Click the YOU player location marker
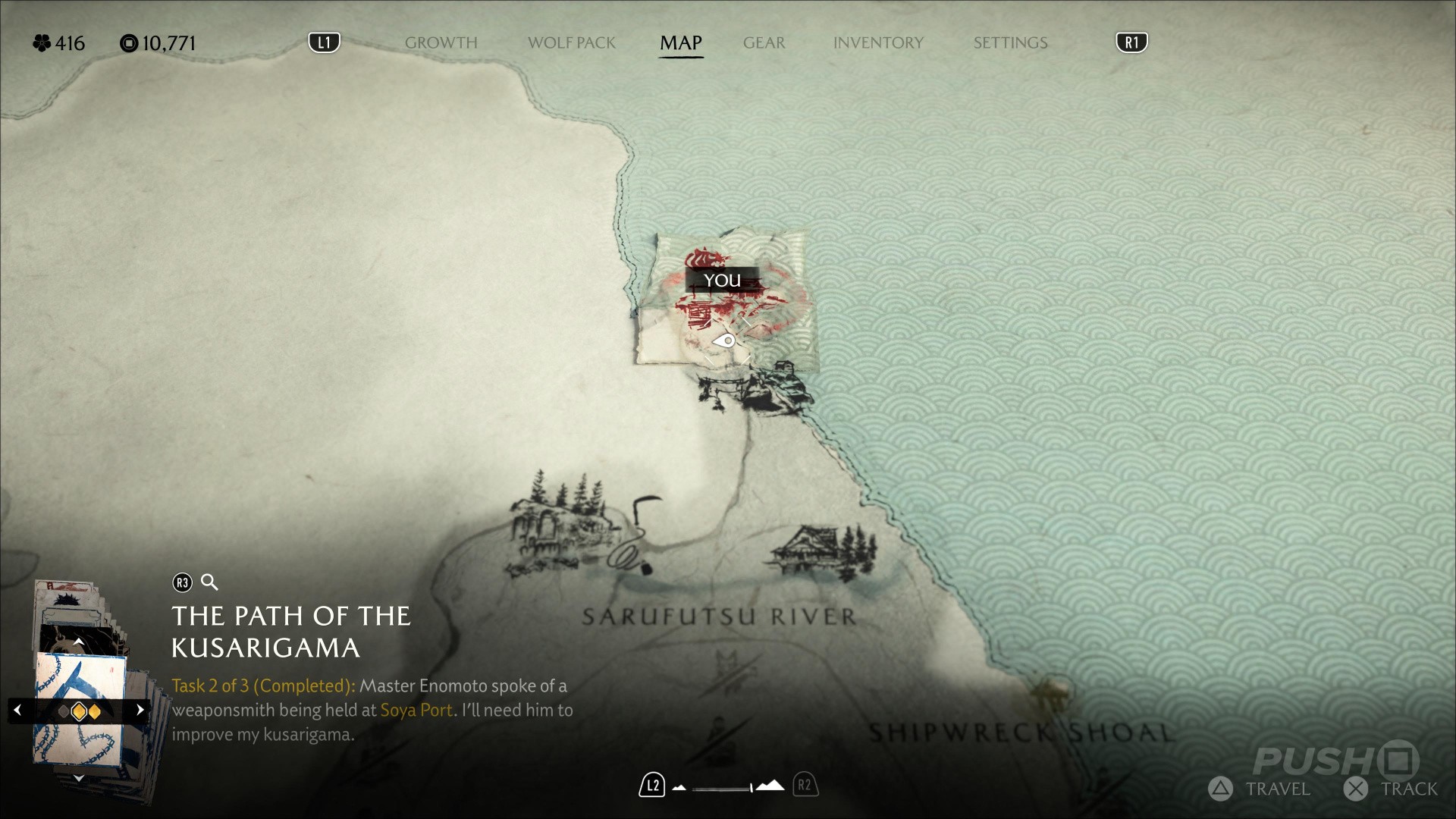This screenshot has height=819, width=1456. 721,281
